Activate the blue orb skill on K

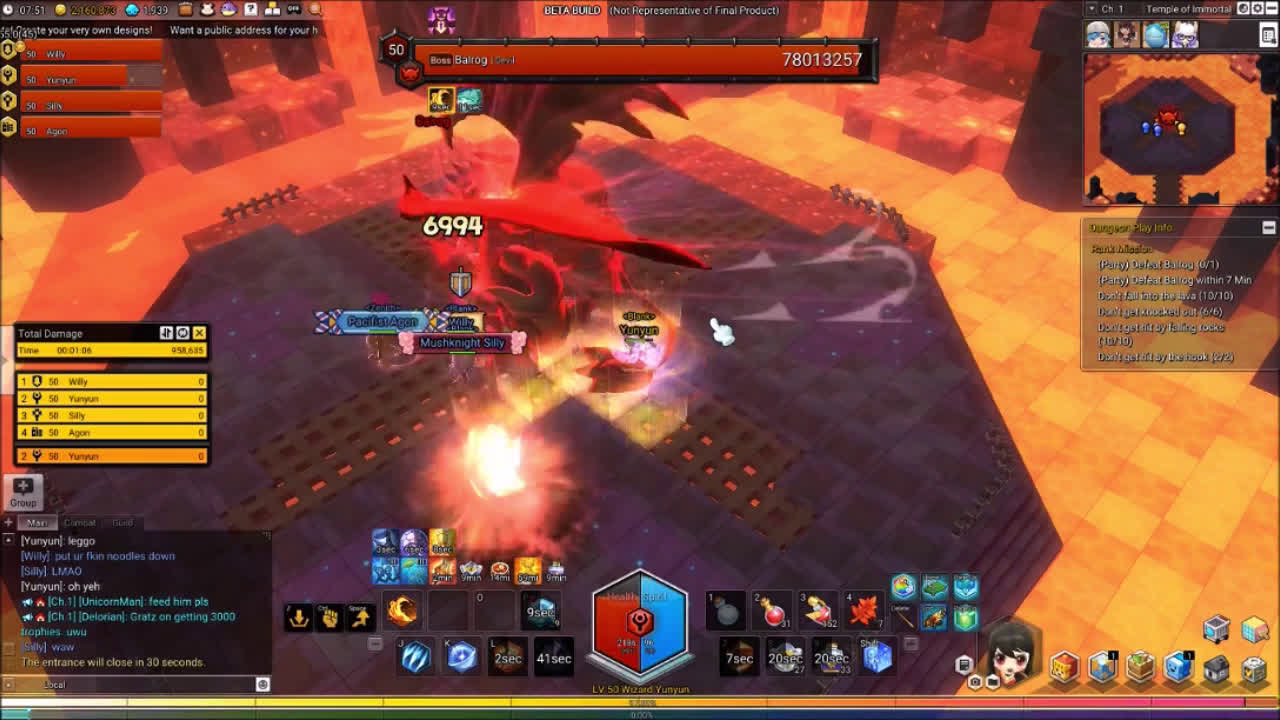coord(462,657)
